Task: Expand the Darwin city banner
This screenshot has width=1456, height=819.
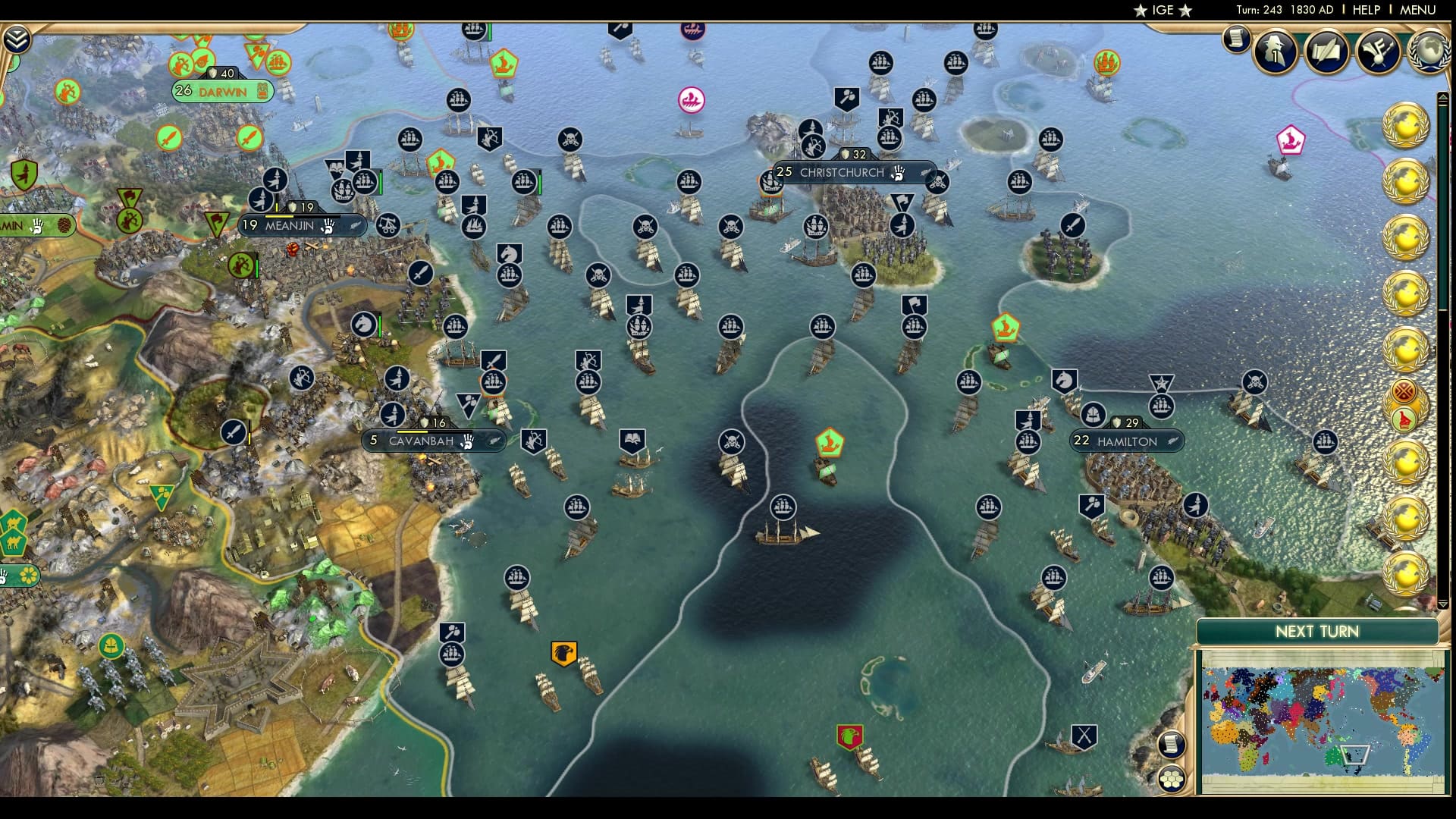Action: pyautogui.click(x=220, y=91)
